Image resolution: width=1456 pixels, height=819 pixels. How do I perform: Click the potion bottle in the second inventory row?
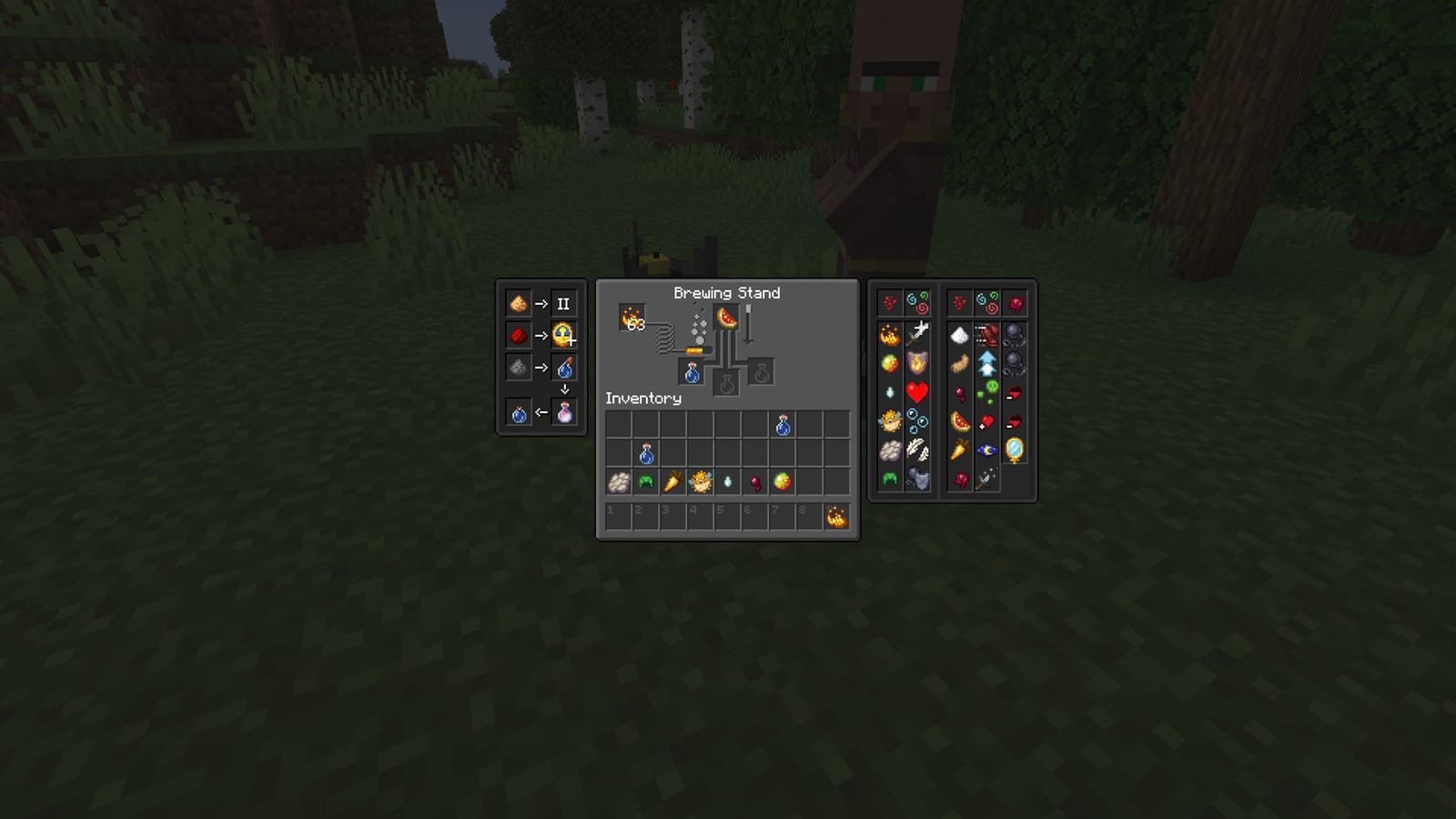point(647,454)
